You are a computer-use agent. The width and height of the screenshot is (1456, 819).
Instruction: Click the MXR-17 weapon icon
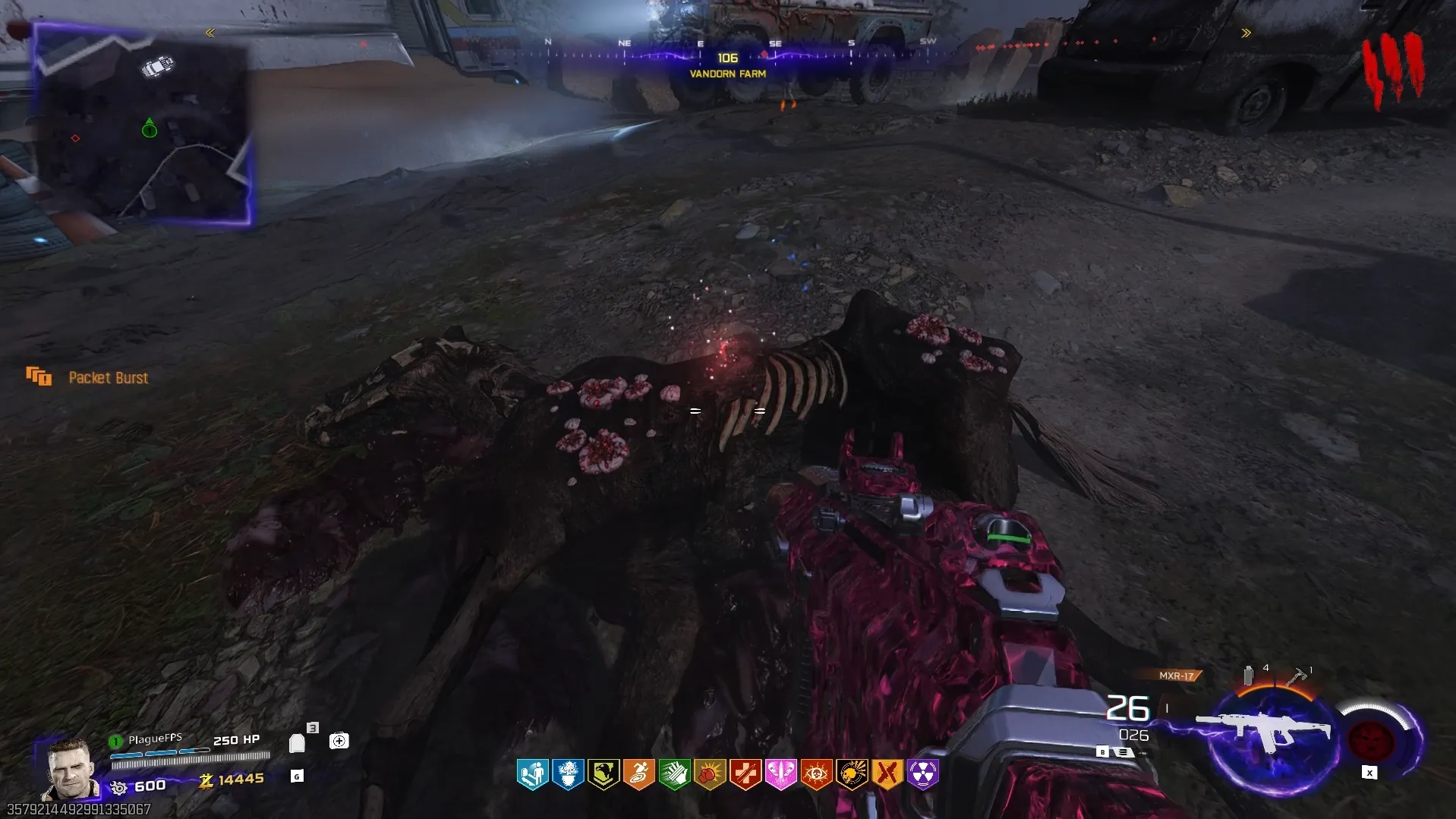point(1264,730)
